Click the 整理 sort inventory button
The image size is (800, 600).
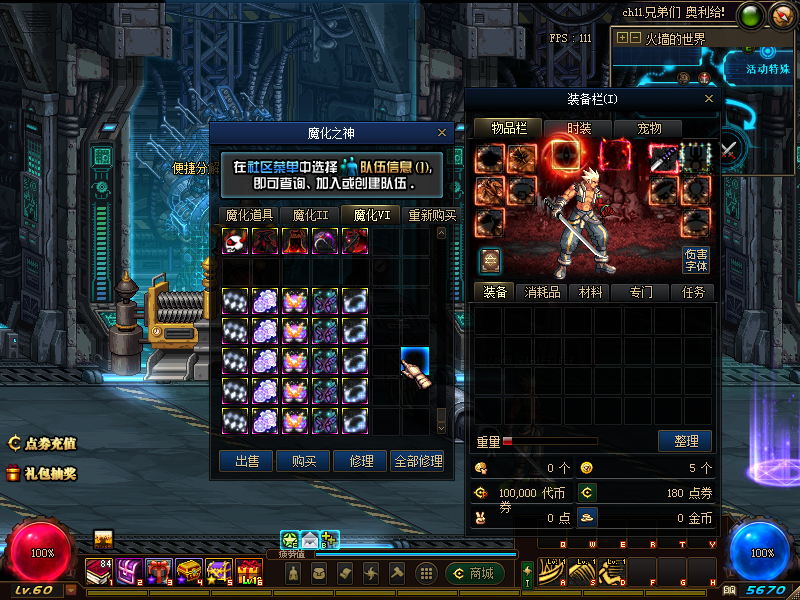tap(685, 441)
